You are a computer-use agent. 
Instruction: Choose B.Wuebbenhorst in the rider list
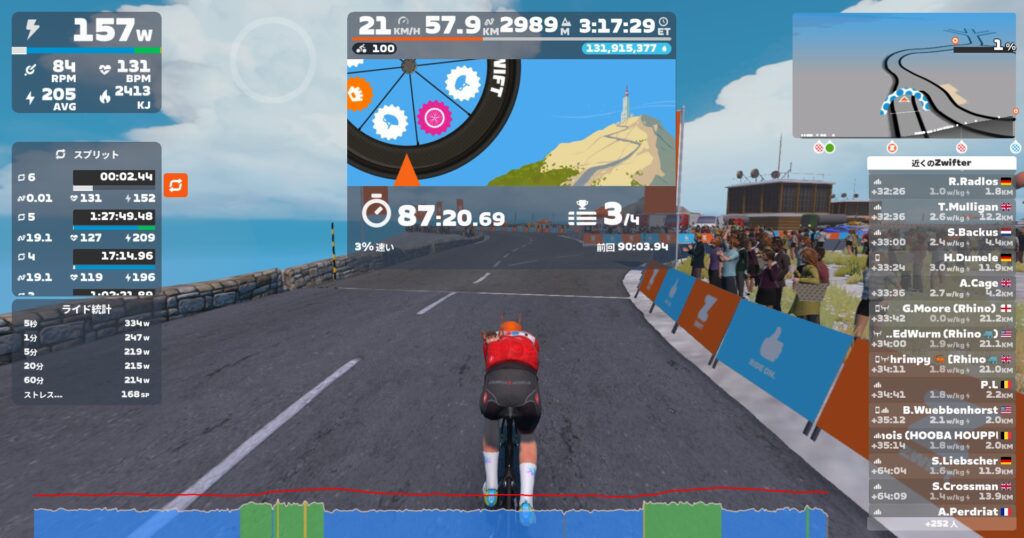(x=941, y=414)
